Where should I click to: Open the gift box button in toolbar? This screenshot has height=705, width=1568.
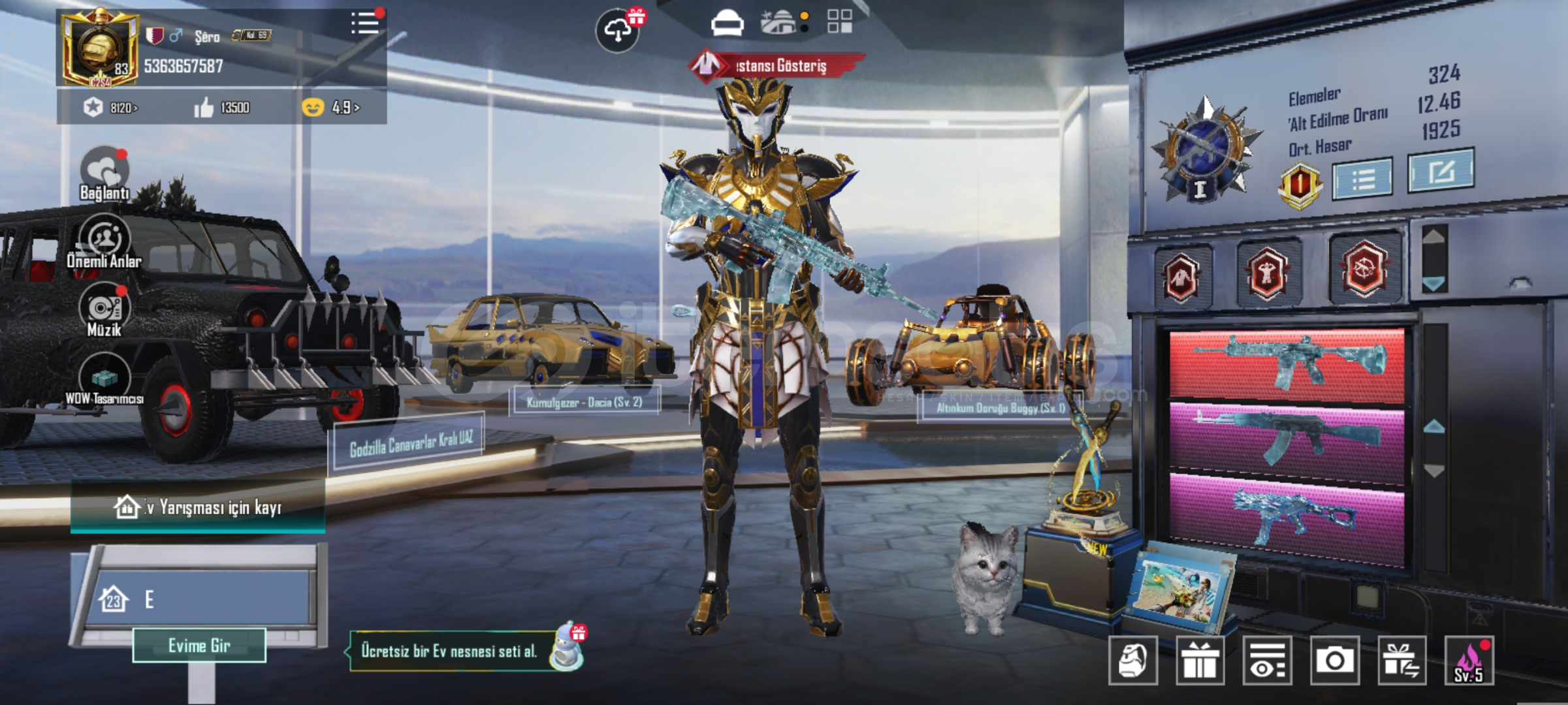point(1200,661)
